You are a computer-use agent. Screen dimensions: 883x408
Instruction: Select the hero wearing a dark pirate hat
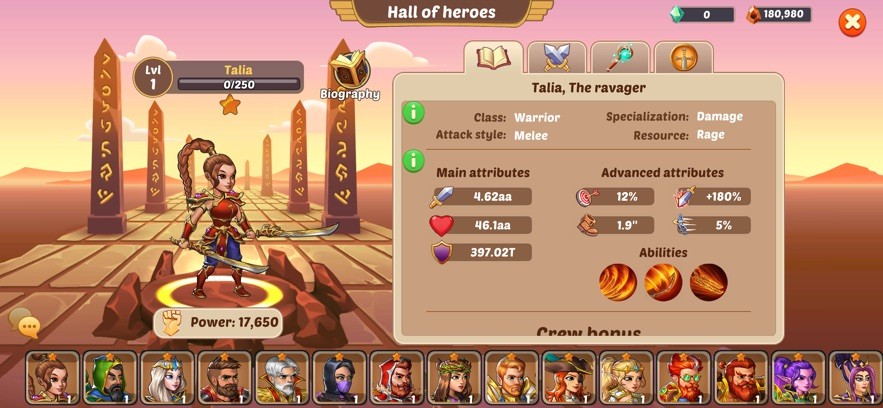pyautogui.click(x=568, y=377)
